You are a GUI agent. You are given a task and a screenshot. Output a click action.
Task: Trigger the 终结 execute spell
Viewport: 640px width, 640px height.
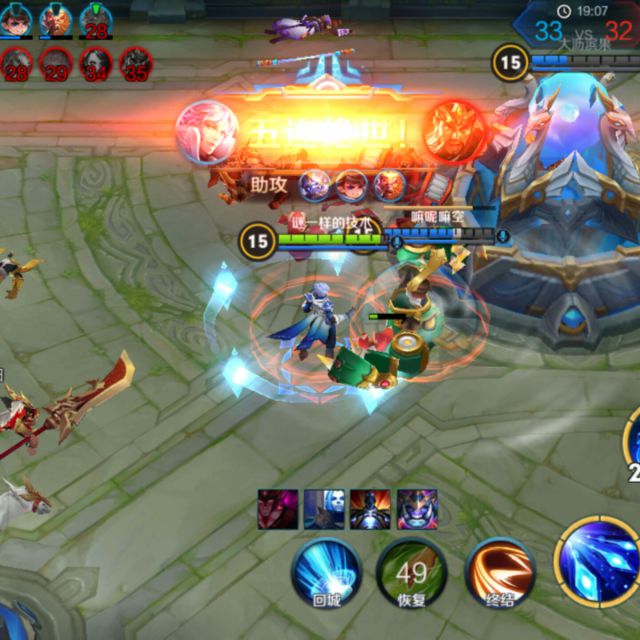[500, 570]
